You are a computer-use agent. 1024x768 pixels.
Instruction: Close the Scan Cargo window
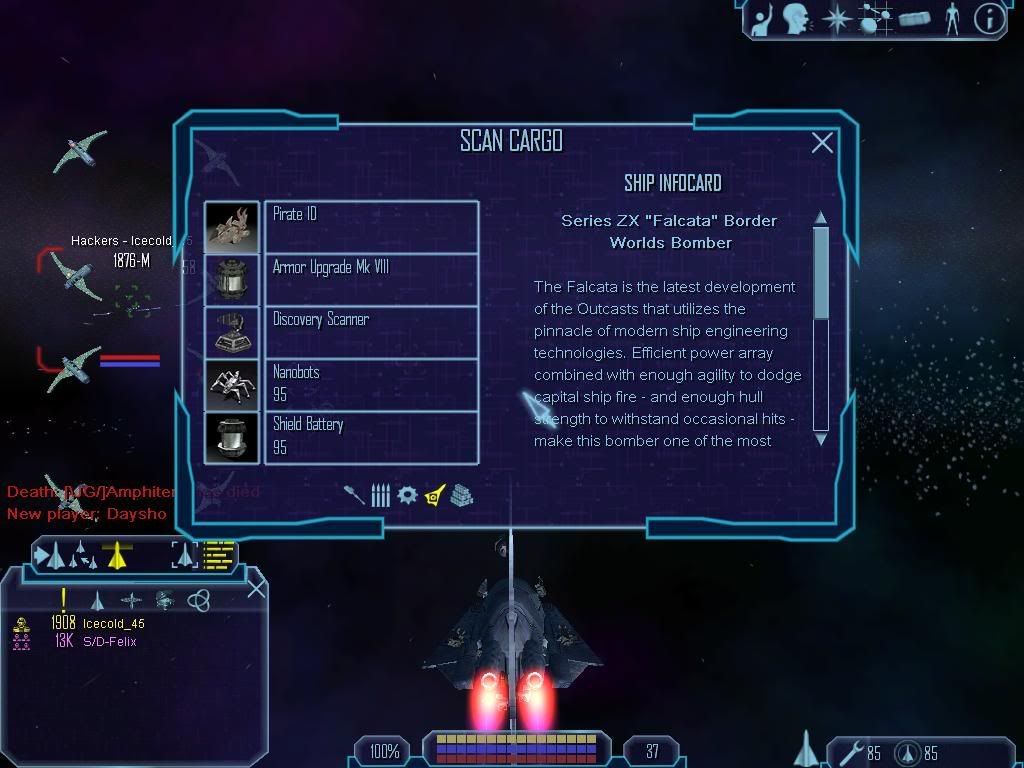click(x=822, y=143)
